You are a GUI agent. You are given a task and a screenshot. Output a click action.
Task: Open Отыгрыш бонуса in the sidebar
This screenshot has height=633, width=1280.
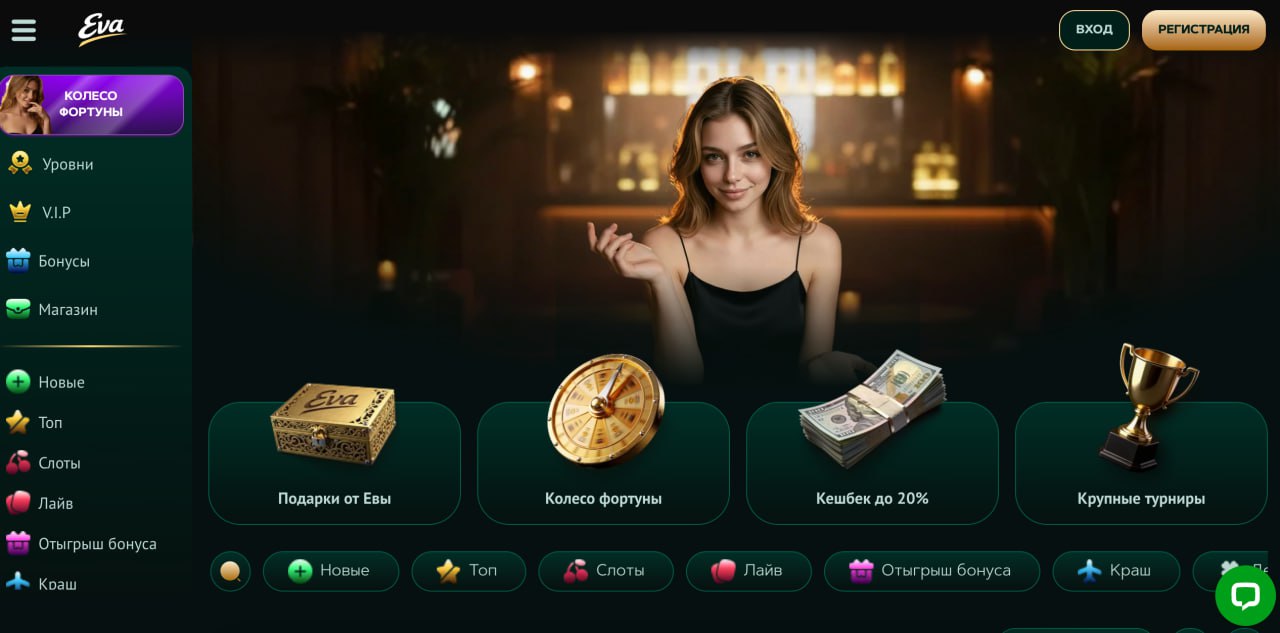click(96, 544)
